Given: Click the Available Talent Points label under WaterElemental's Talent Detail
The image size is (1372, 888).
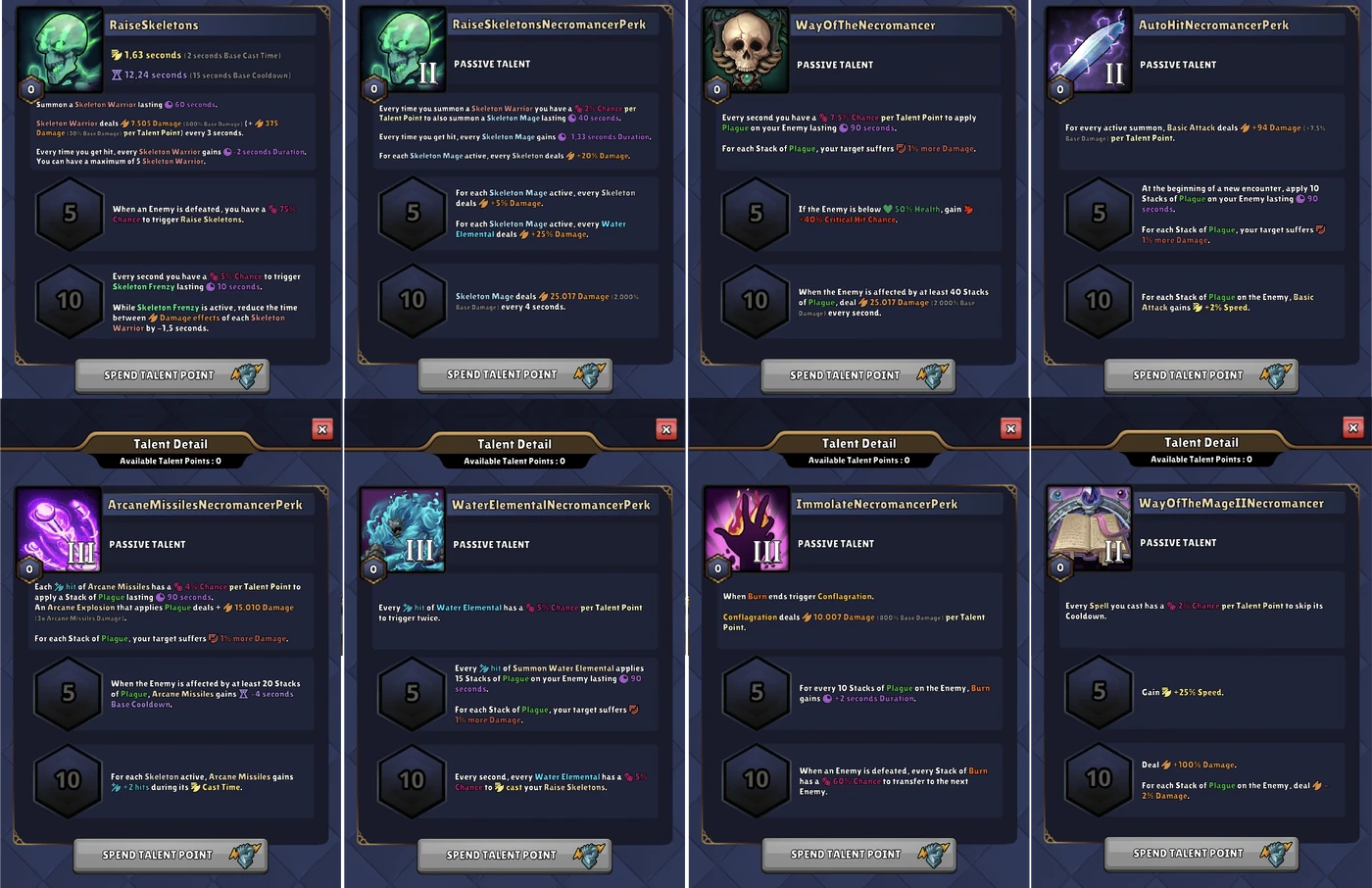Looking at the screenshot, I should (514, 461).
